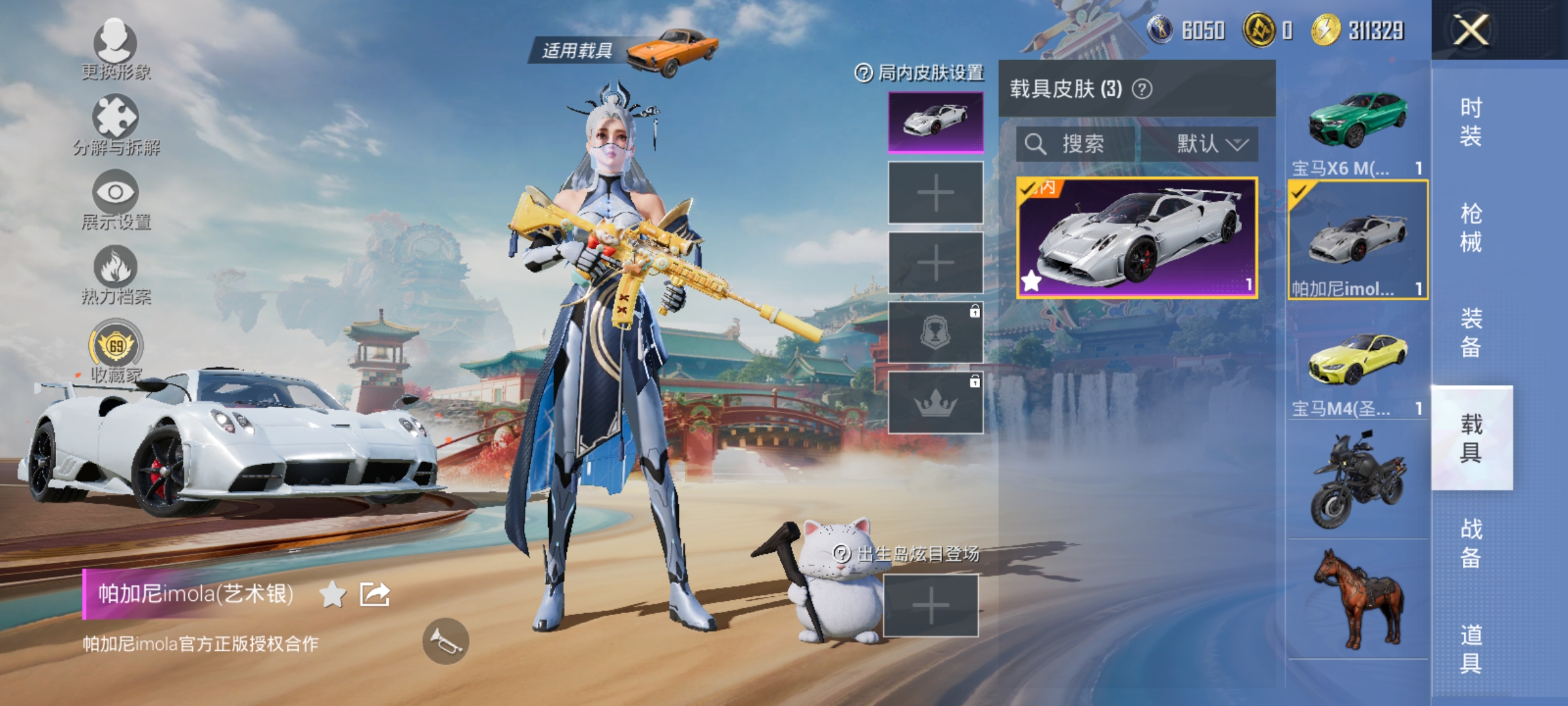
Task: Open 展示设置 display settings
Action: coord(116,199)
